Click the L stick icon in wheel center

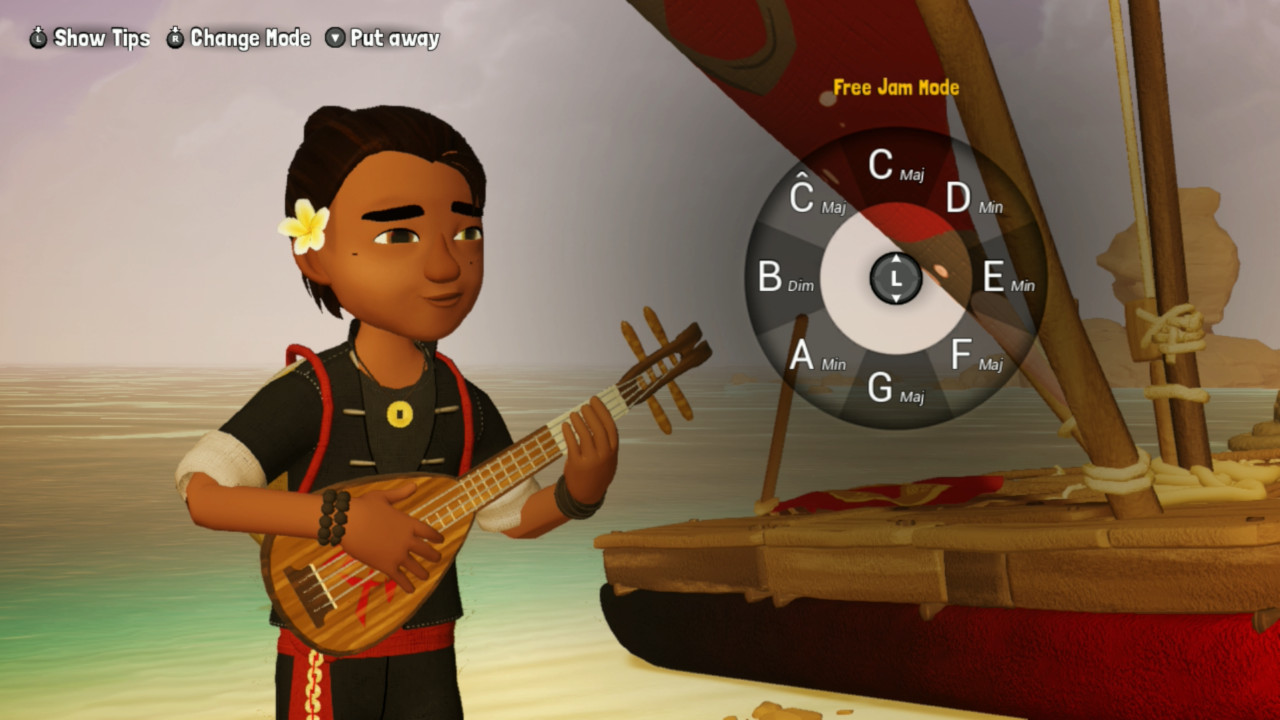896,279
